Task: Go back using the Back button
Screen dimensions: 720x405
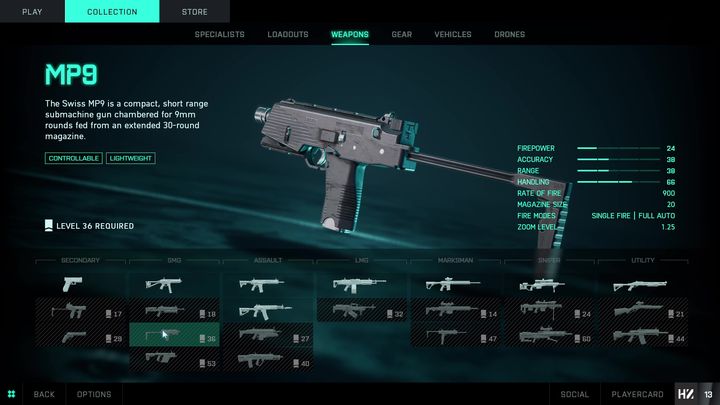Action: [44, 394]
